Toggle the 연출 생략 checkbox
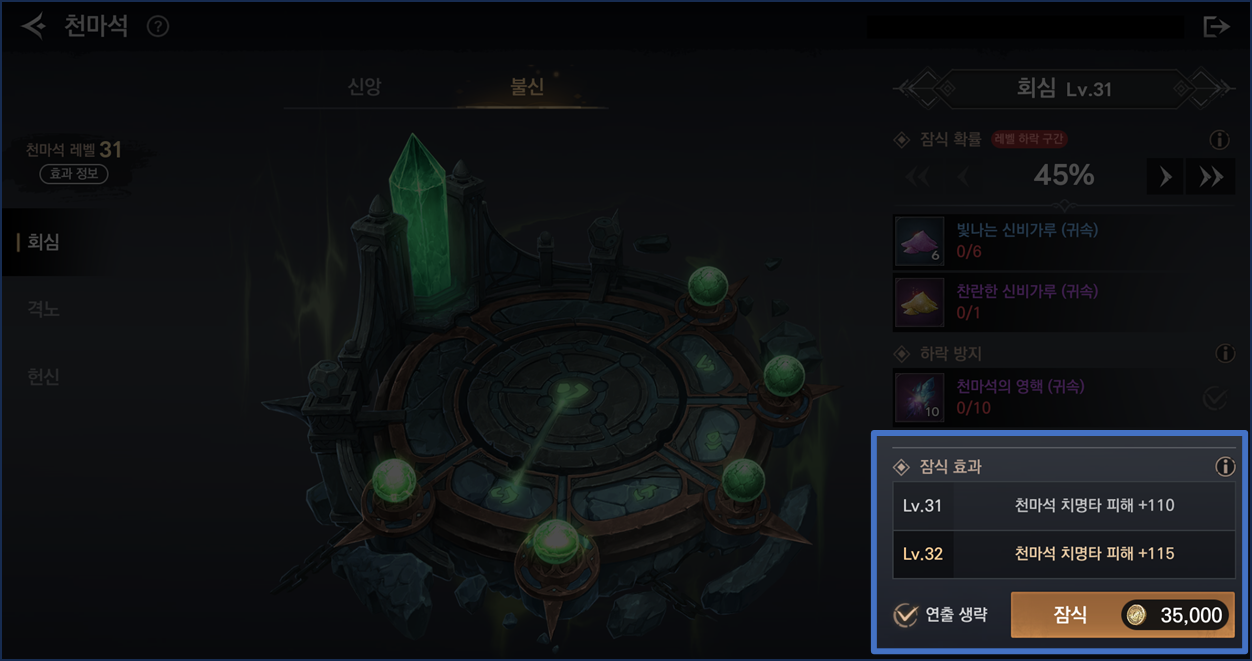 [906, 615]
